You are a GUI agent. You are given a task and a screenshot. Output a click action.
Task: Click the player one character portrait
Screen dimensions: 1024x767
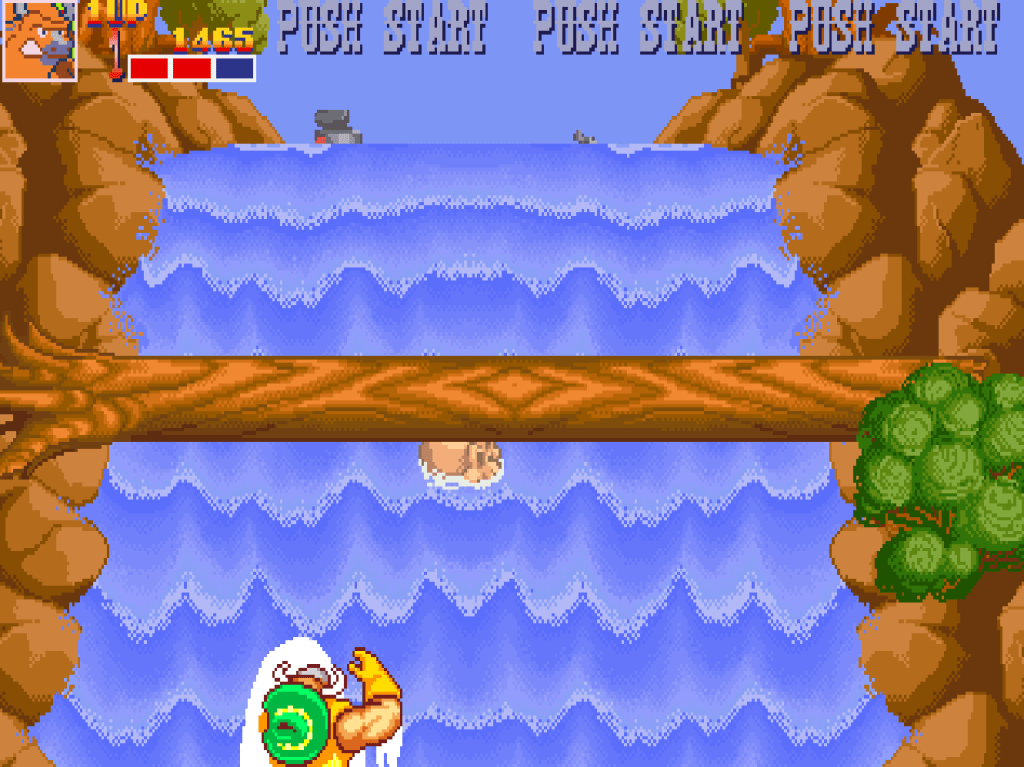point(40,40)
